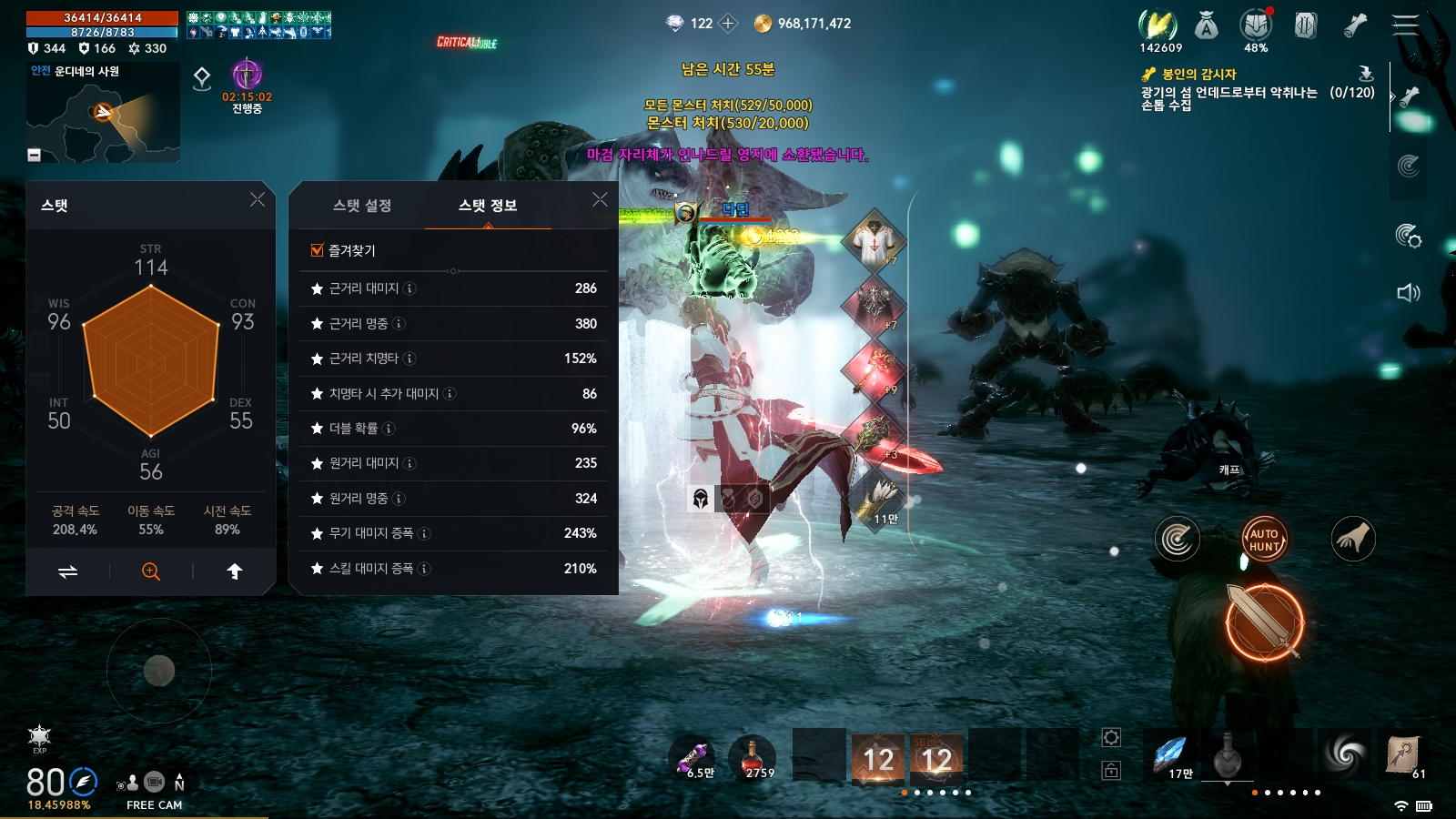Toggle the 즐겨찾기 favorites checkbox

pos(317,248)
